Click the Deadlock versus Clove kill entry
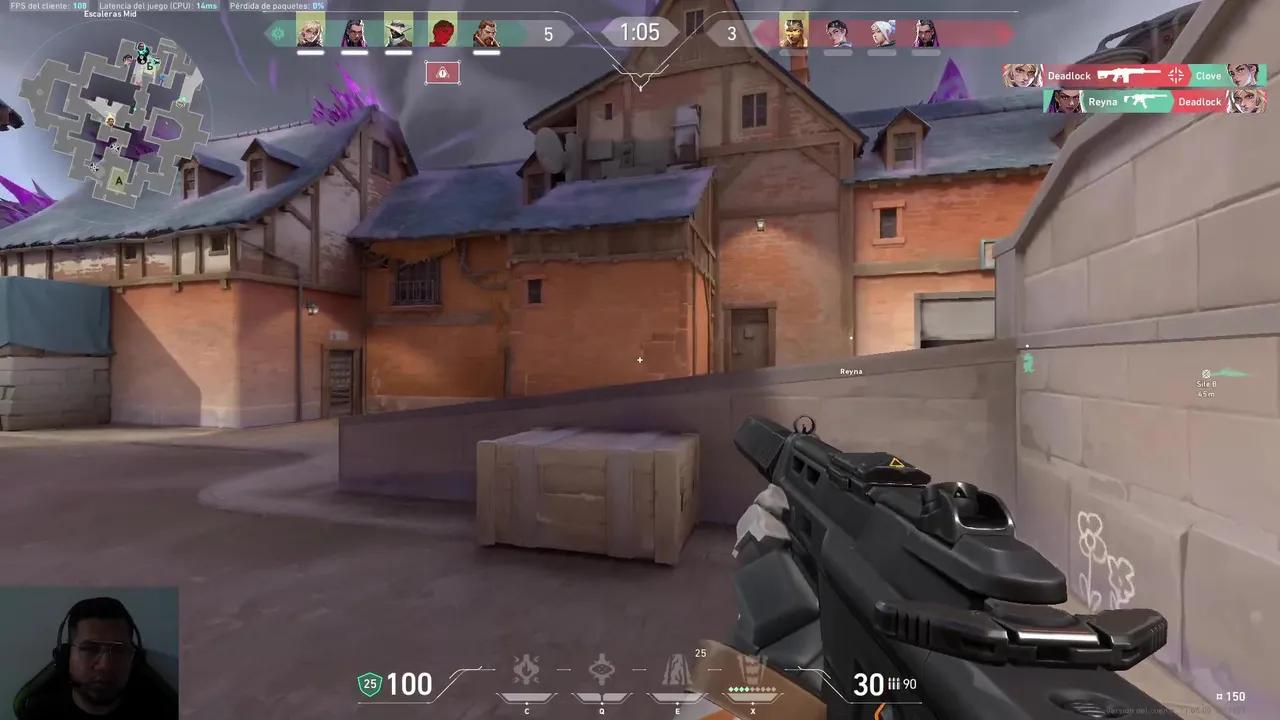The width and height of the screenshot is (1280, 720). coord(1140,75)
